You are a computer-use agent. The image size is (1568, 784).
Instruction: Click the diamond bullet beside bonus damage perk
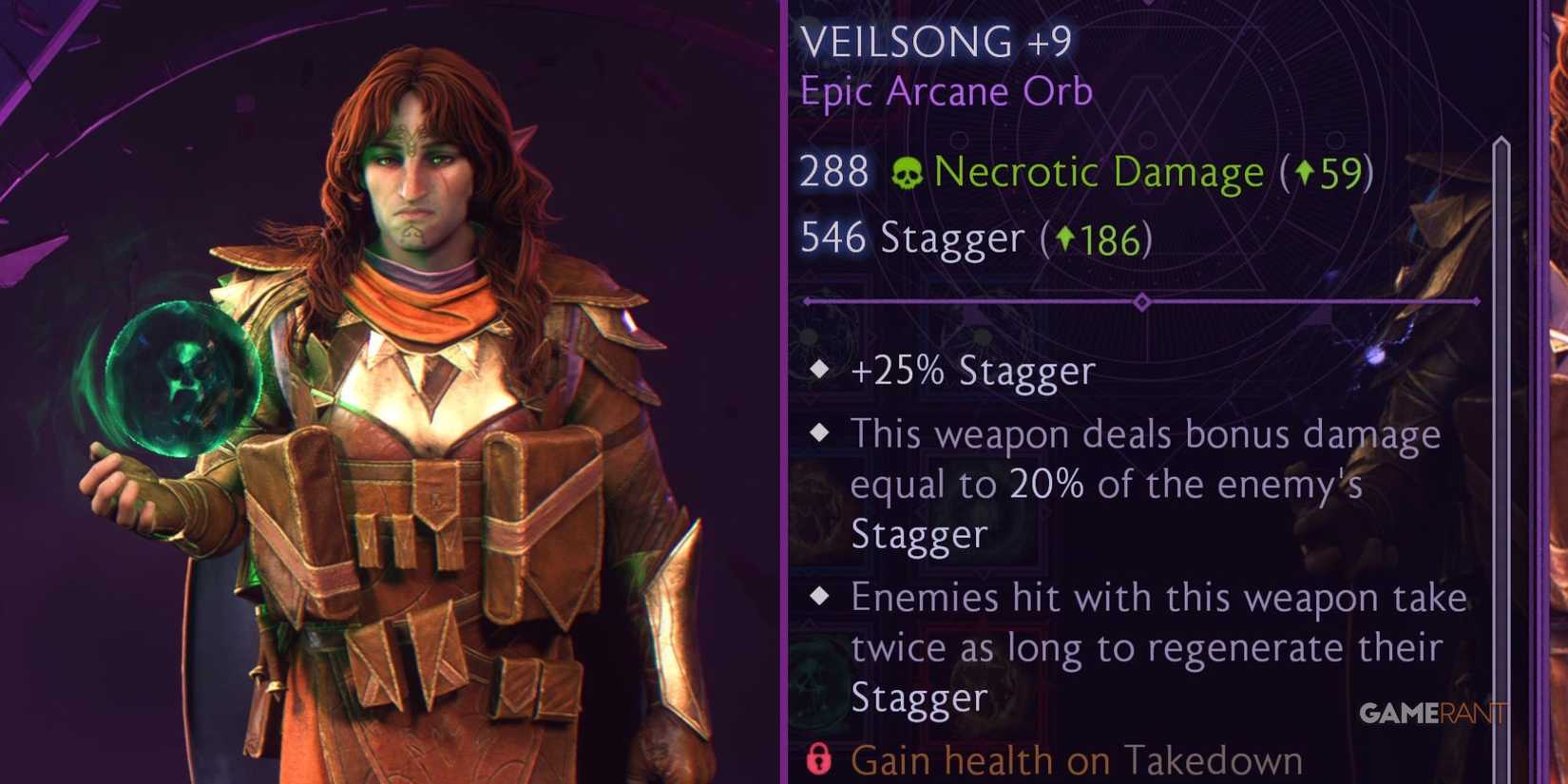[819, 432]
